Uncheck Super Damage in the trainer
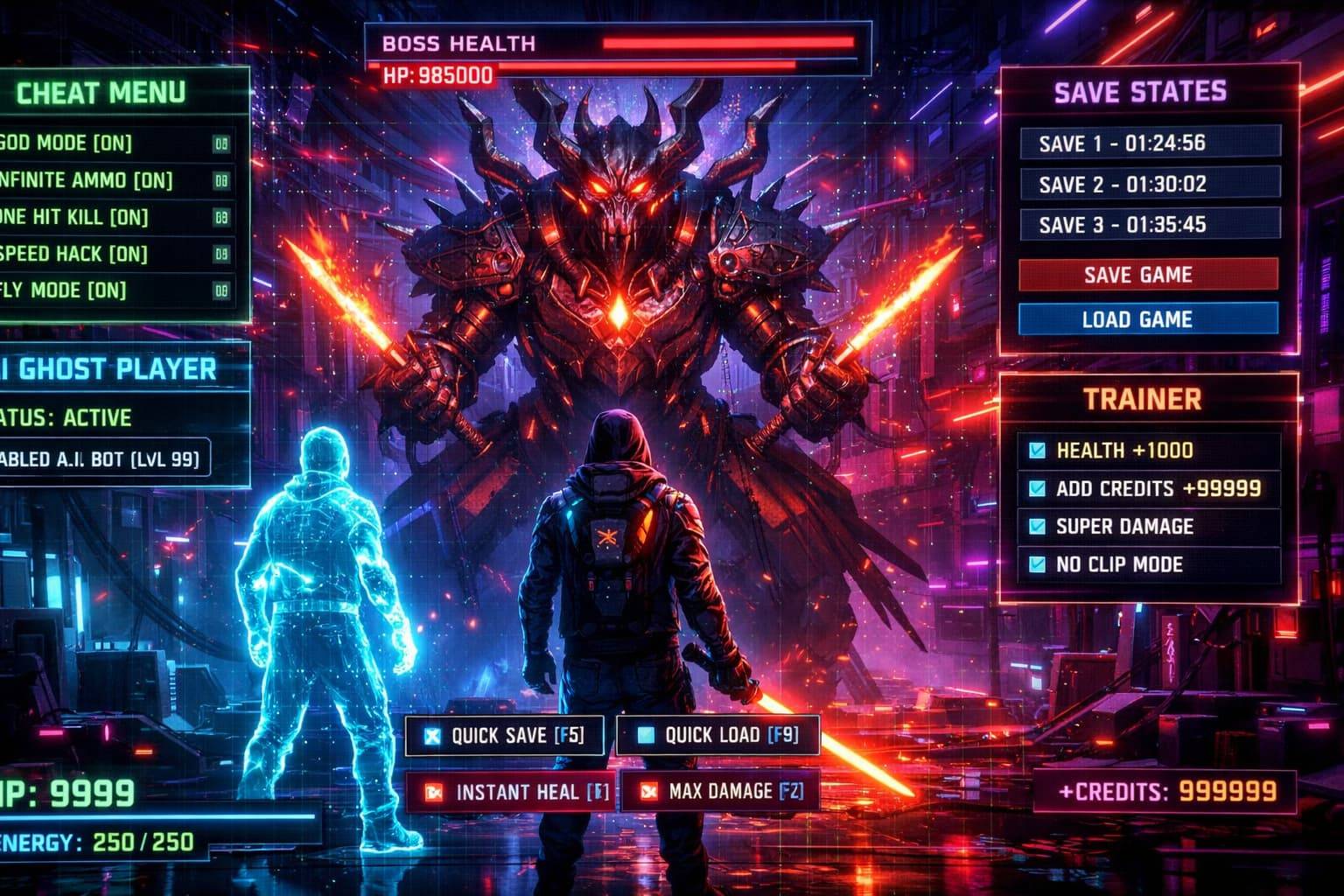Viewport: 1344px width, 896px height. [1038, 526]
